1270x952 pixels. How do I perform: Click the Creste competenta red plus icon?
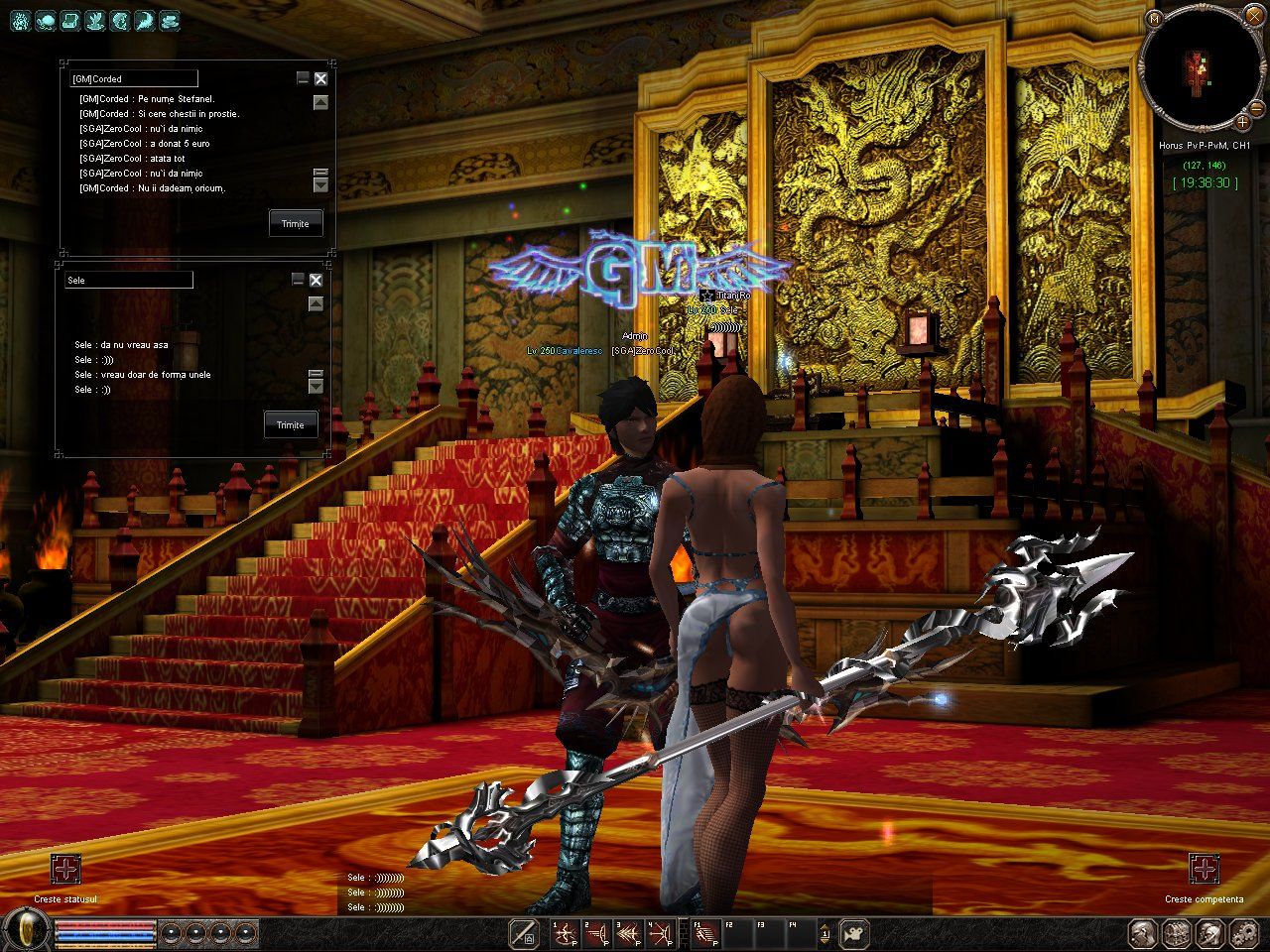point(1204,870)
